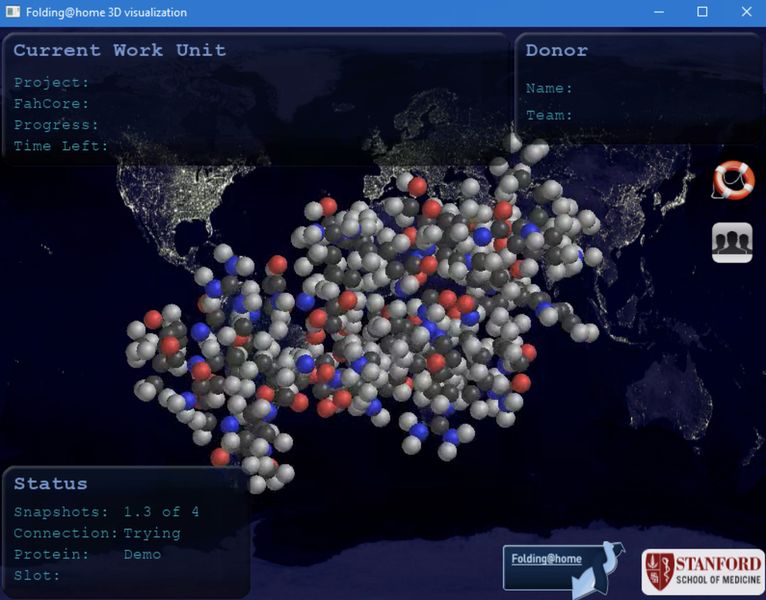
Task: Close the Folding@home visualization window
Action: [746, 12]
